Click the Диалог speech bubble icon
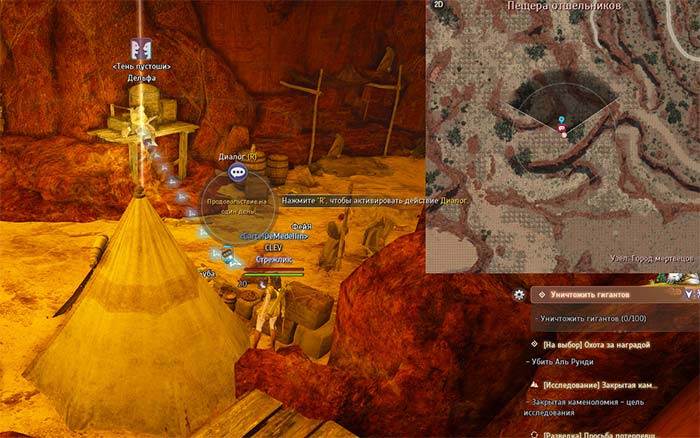 click(x=237, y=172)
